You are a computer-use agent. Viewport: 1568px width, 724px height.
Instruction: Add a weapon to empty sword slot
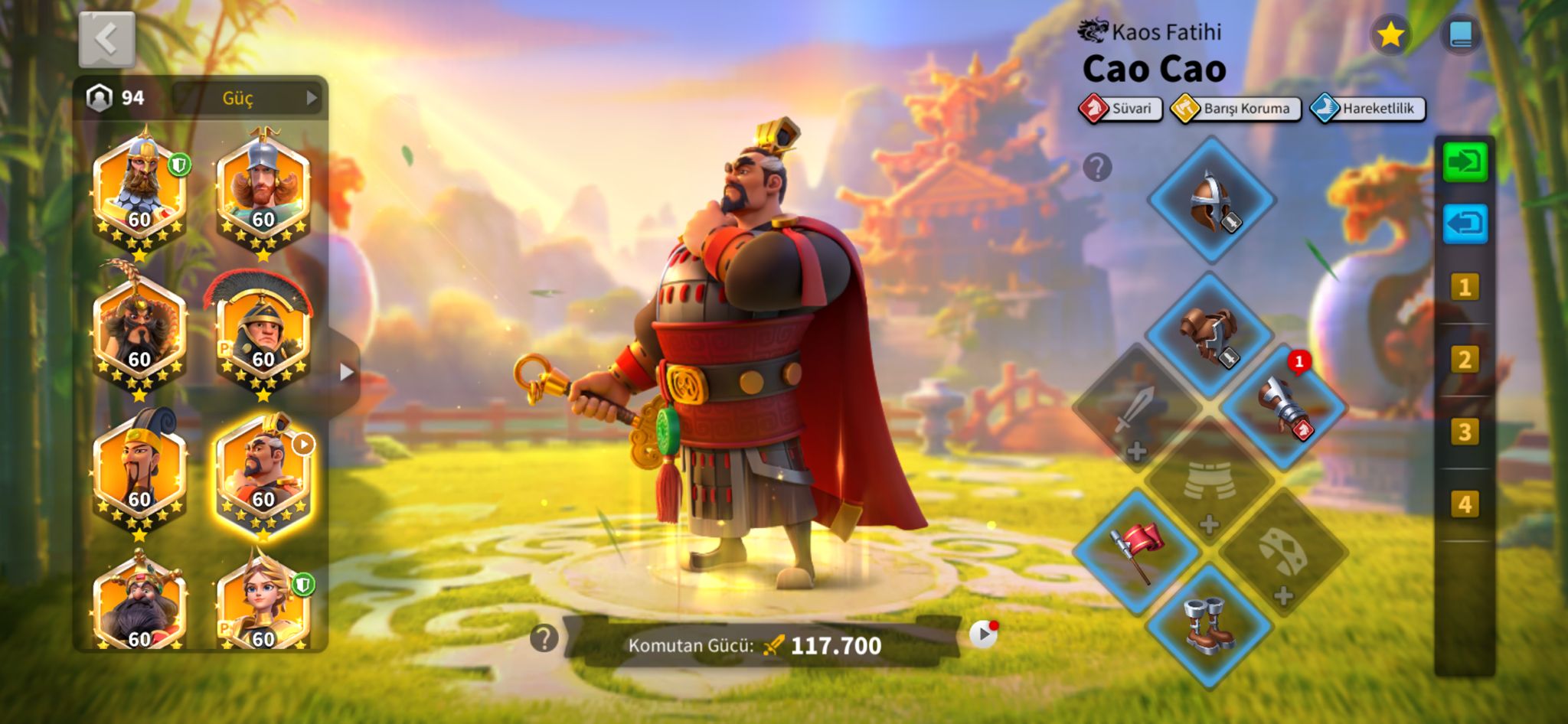(1136, 409)
